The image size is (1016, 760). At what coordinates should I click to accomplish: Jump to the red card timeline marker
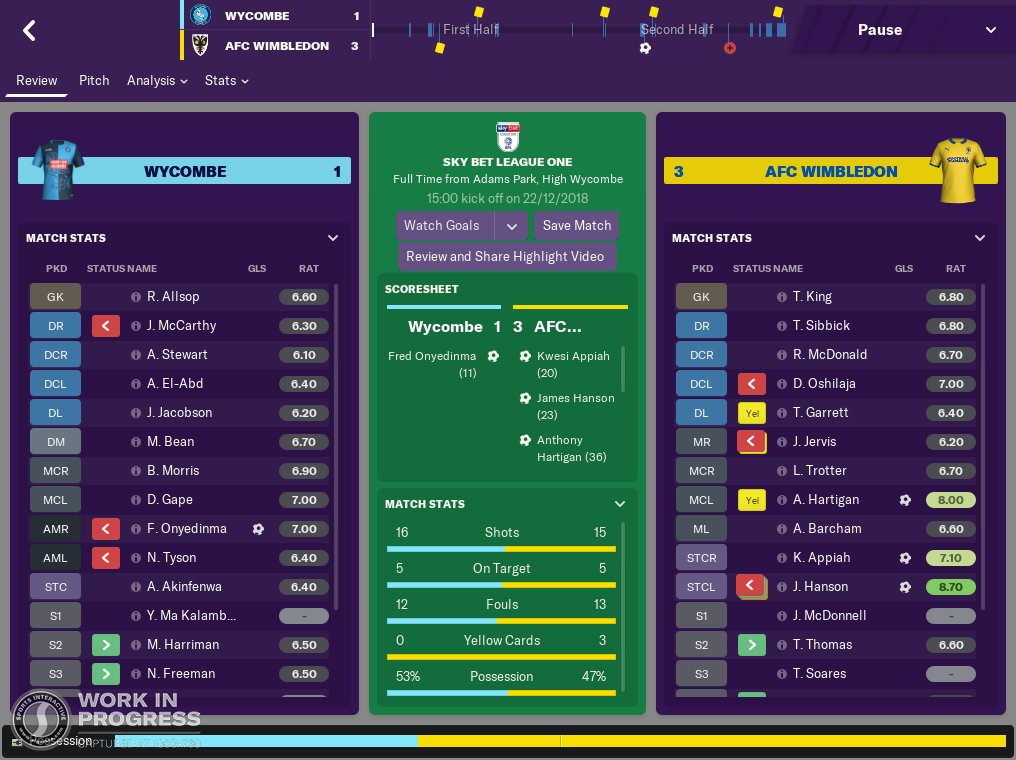[730, 48]
